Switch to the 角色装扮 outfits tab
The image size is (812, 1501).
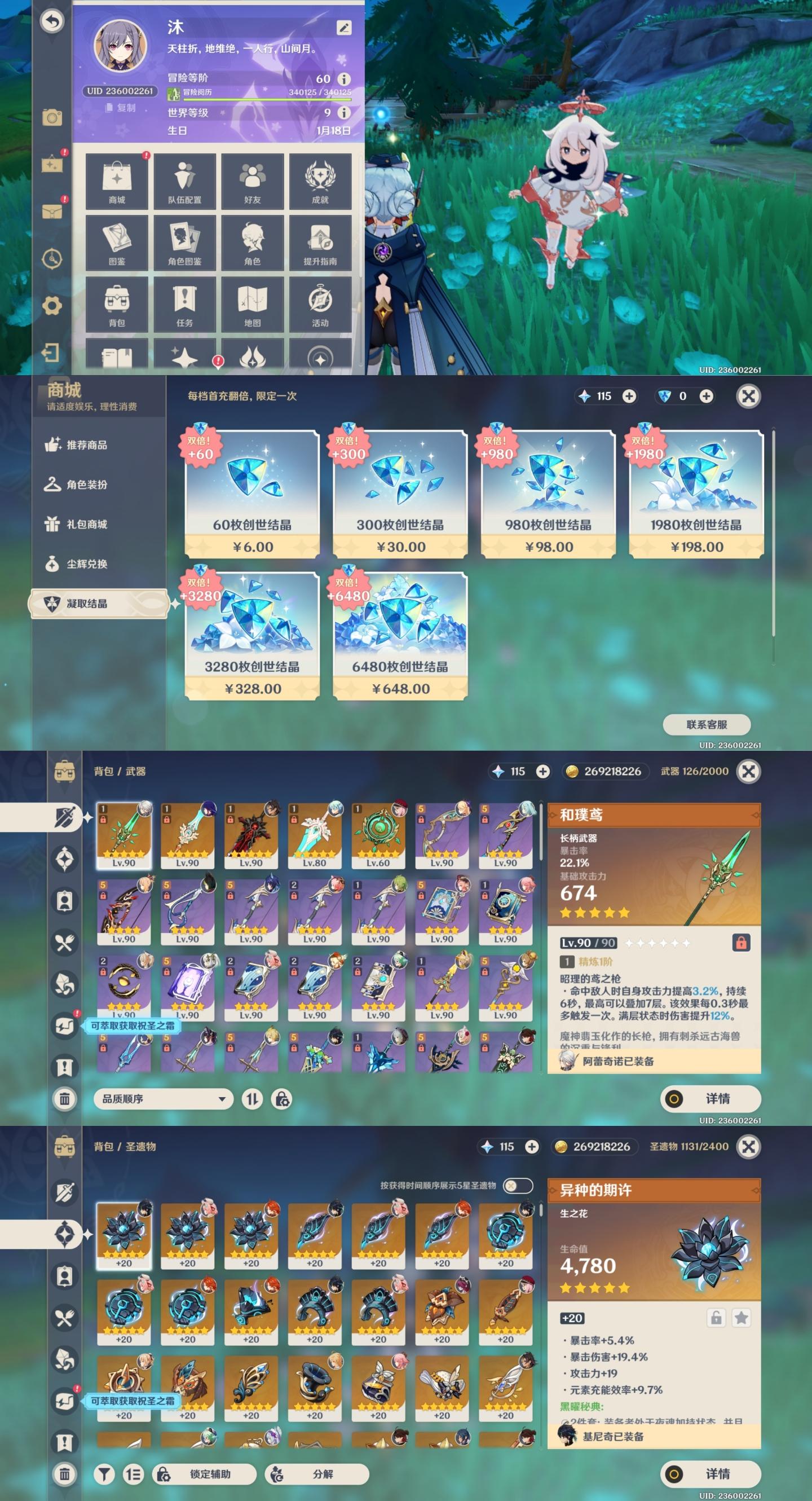[x=86, y=485]
